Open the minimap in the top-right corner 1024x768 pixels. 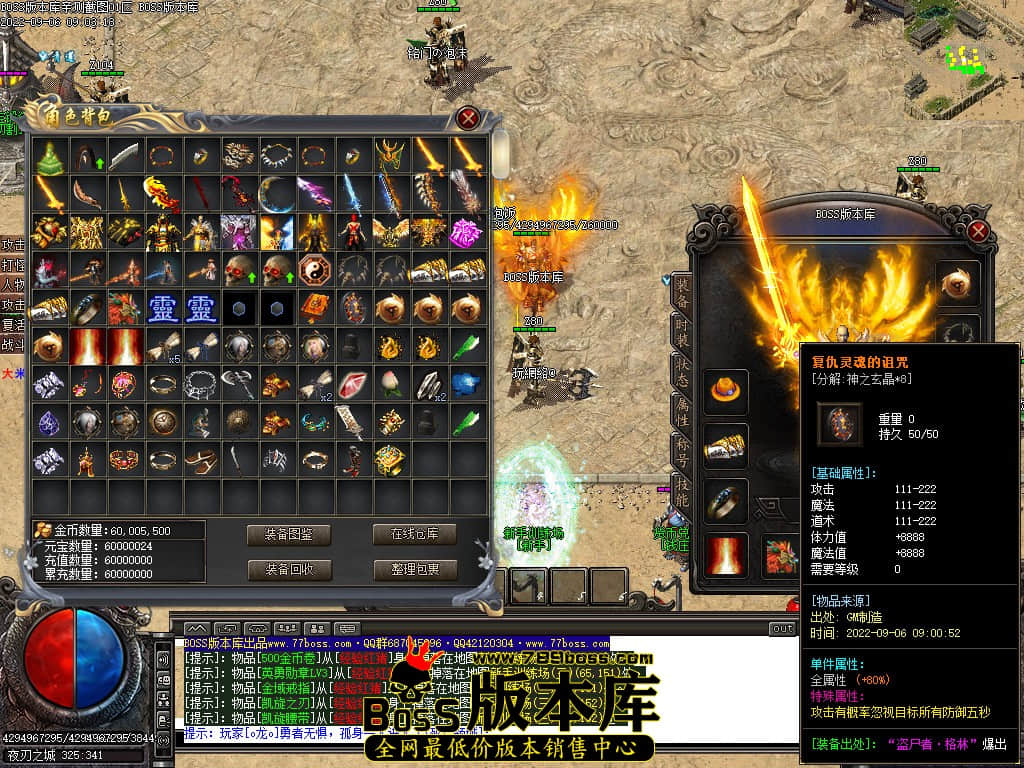pos(961,50)
